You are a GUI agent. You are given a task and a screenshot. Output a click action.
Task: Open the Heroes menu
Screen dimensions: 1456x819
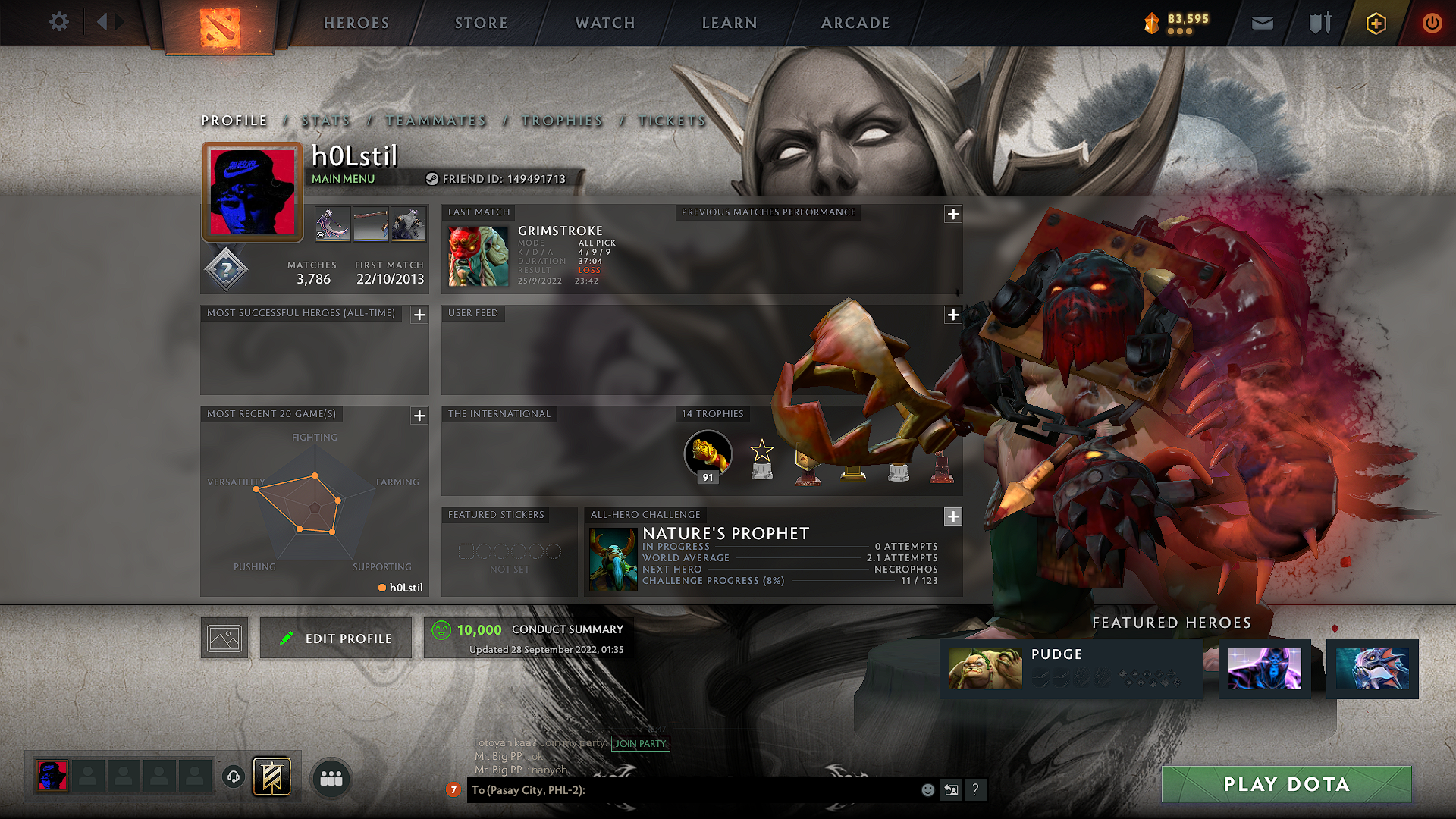point(356,23)
